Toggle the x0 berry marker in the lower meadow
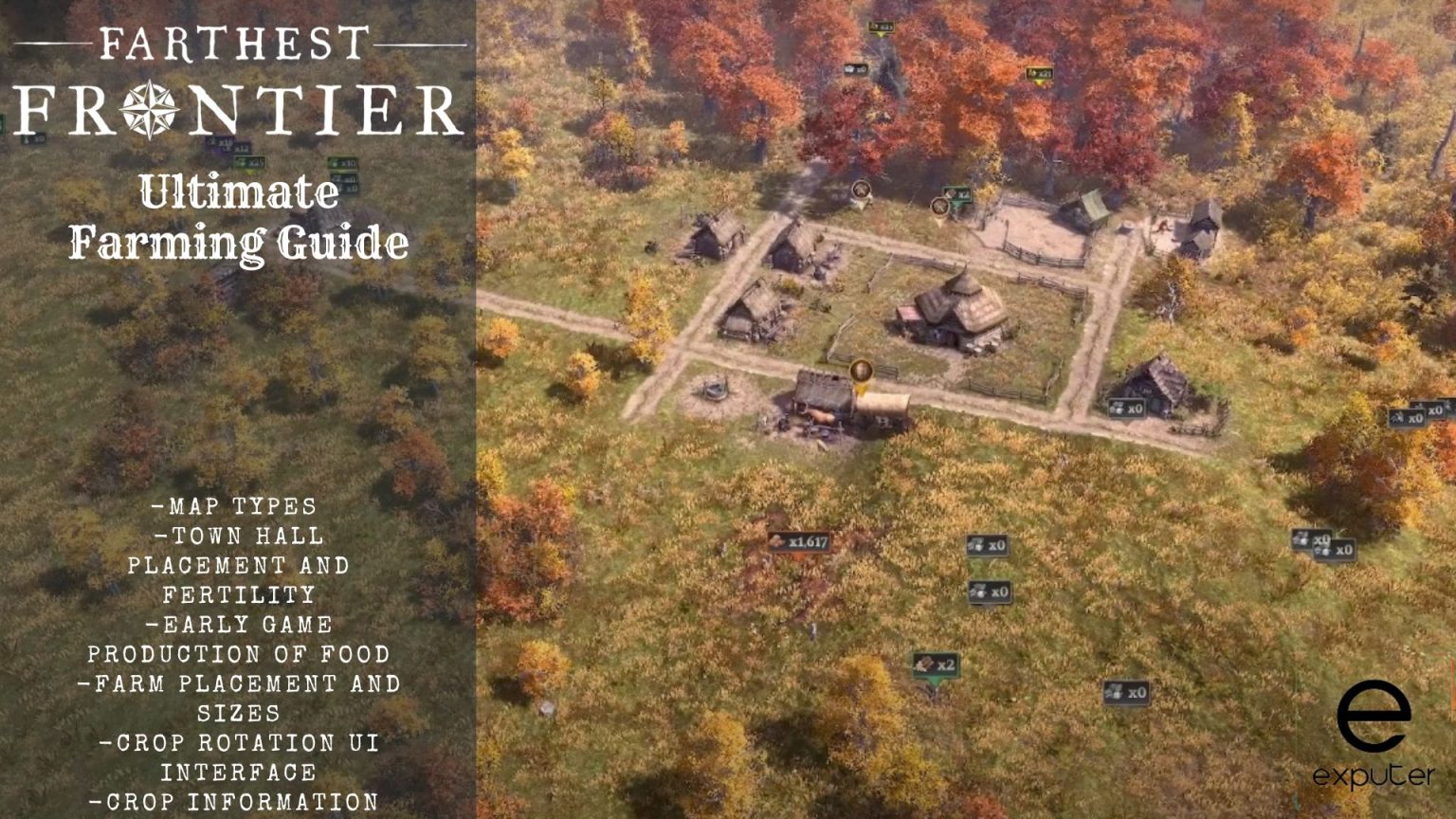 990,592
